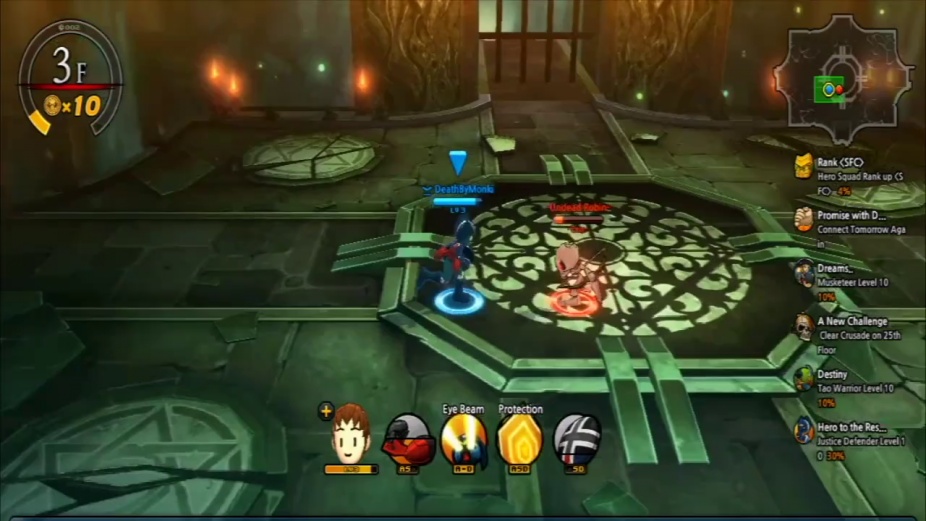
Task: Click the yellow plus button beside the portrait
Action: [x=325, y=410]
